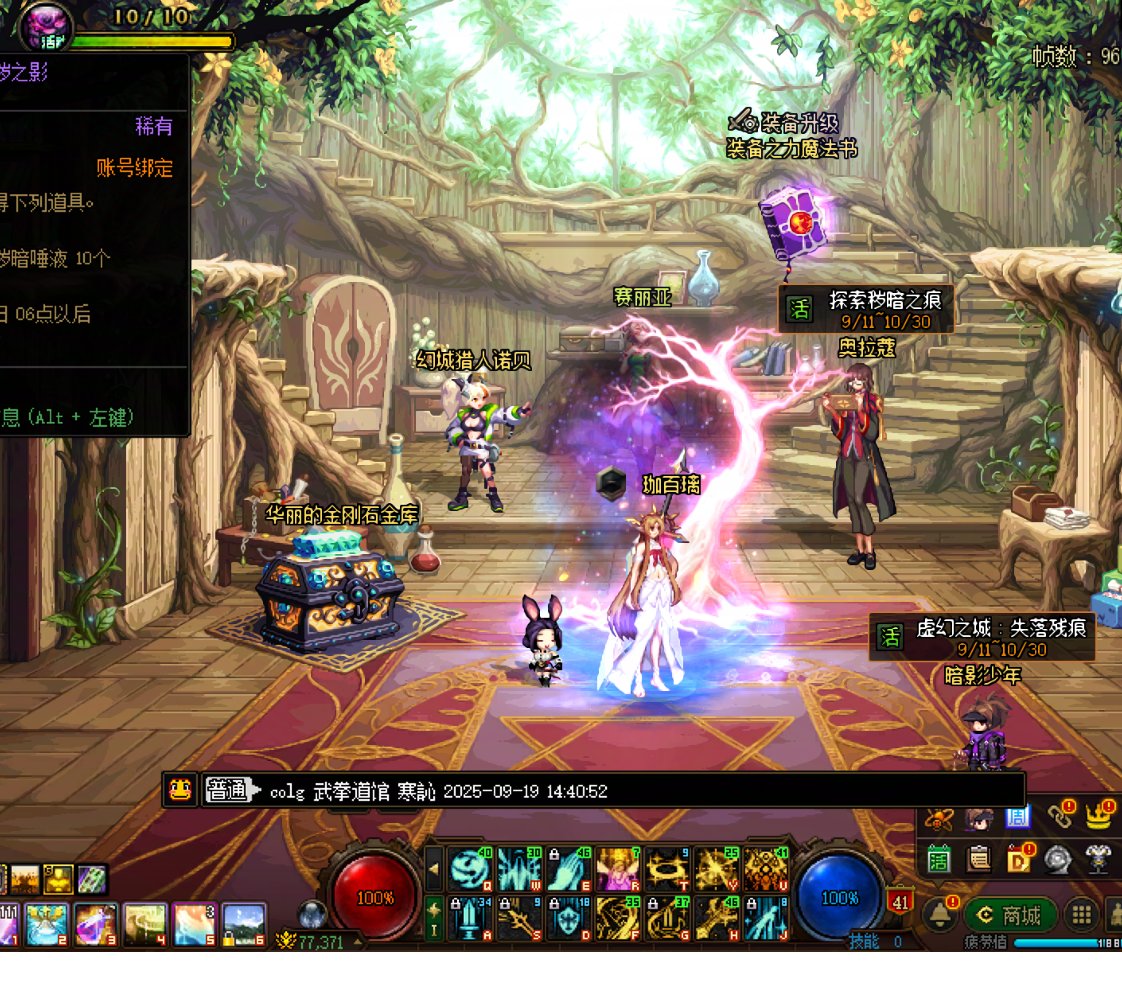The width and height of the screenshot is (1122, 985).
Task: Open the chain link icon
Action: coord(1060,816)
